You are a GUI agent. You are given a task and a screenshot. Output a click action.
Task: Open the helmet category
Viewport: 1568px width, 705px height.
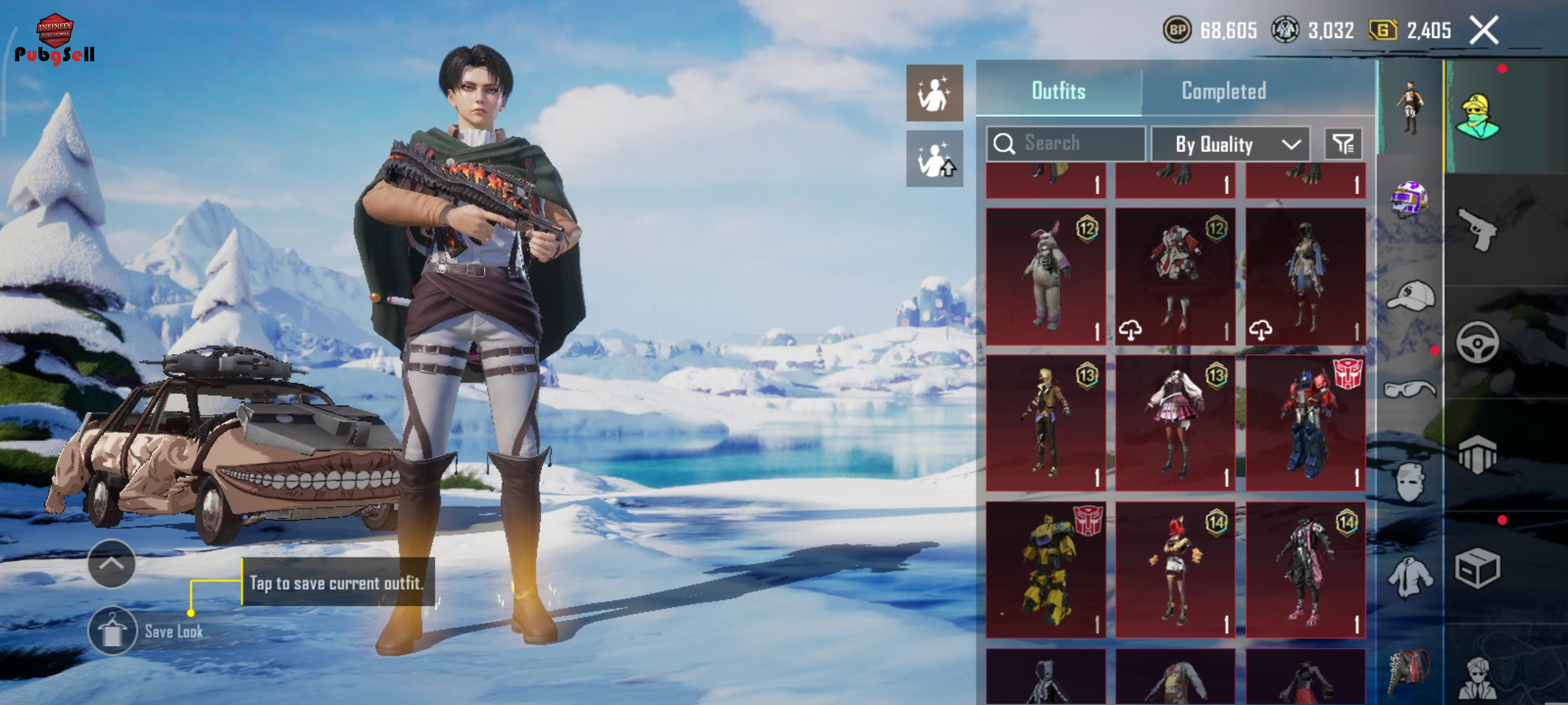click(1408, 199)
